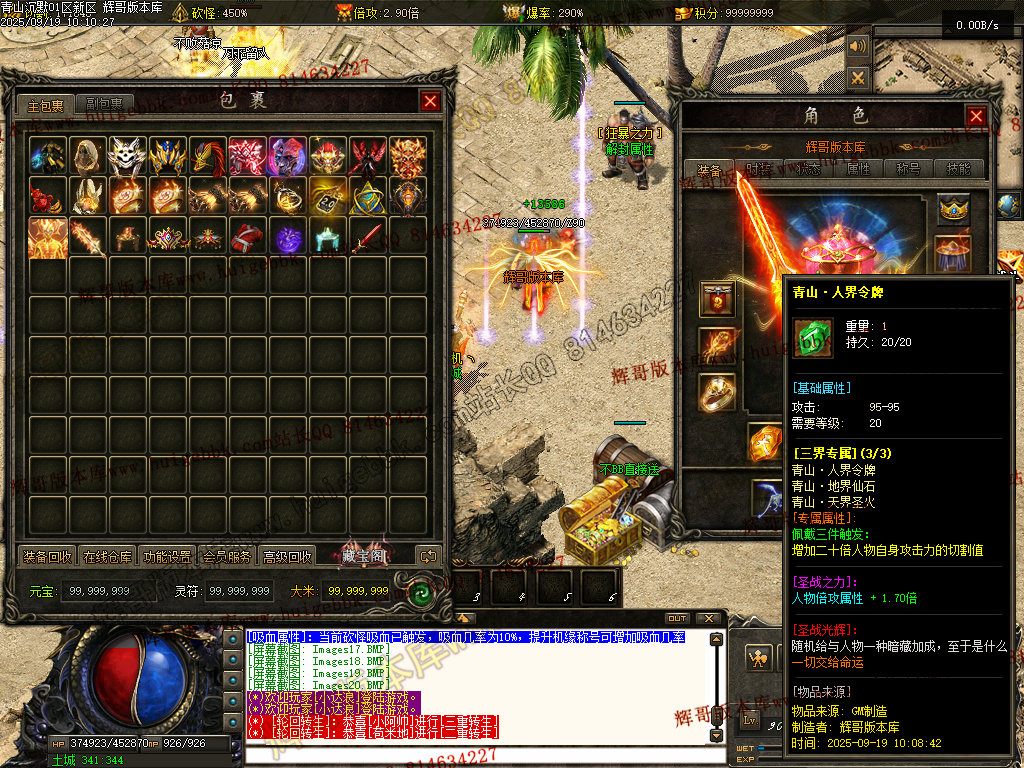Screen dimensions: 1024x768
Task: Select the white skull mask item
Action: click(128, 156)
